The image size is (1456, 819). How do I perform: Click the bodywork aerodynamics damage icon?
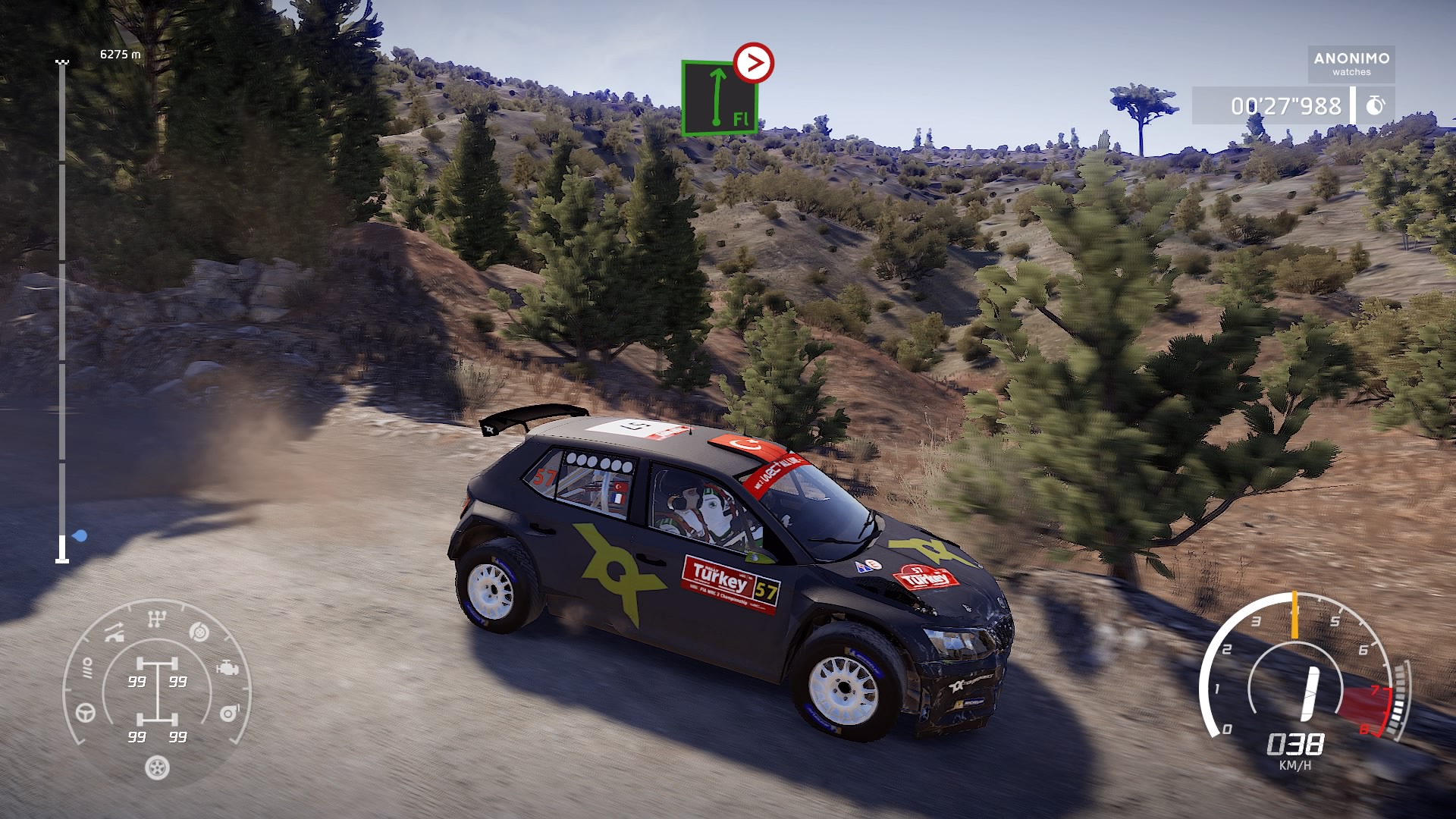[x=115, y=632]
